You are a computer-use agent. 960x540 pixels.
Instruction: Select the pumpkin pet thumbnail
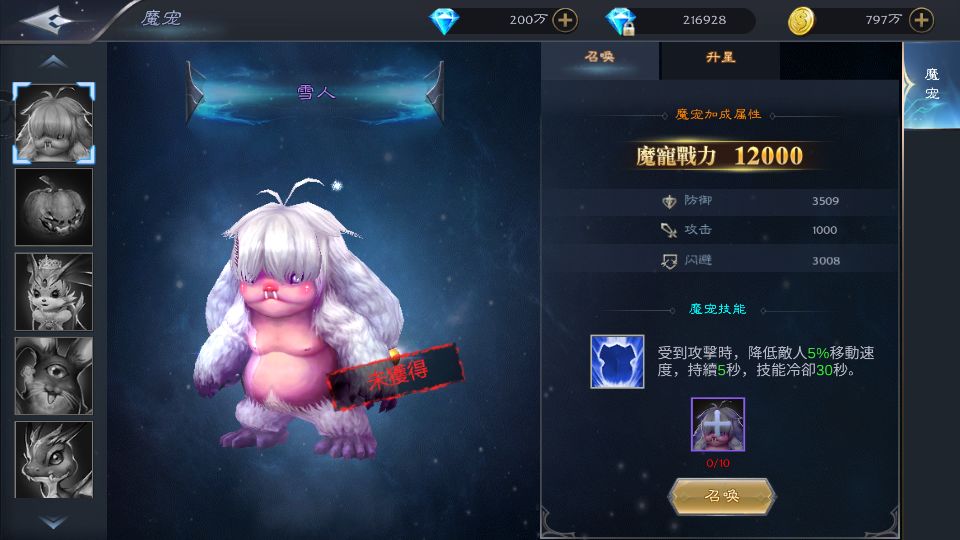54,207
